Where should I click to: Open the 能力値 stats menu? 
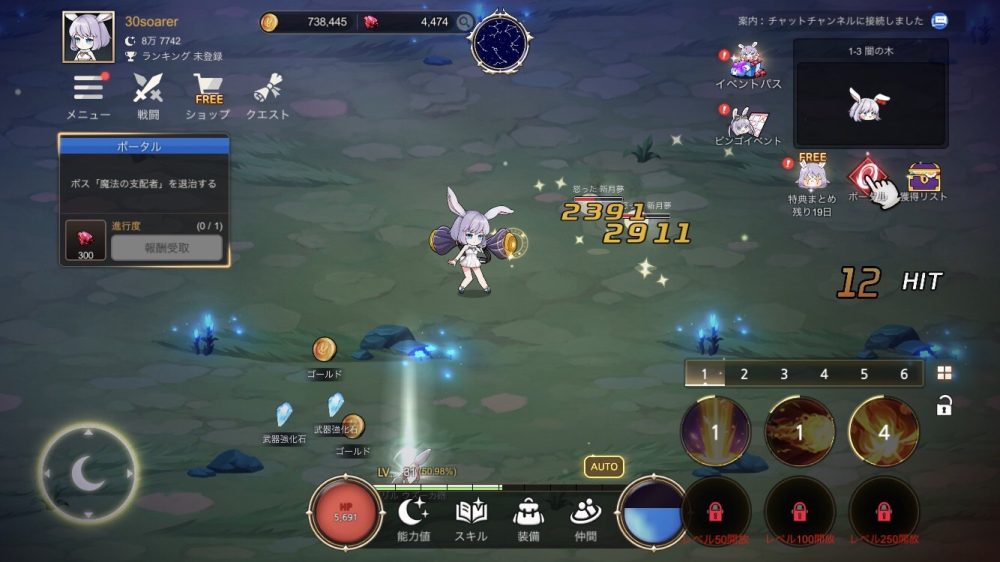pos(413,518)
